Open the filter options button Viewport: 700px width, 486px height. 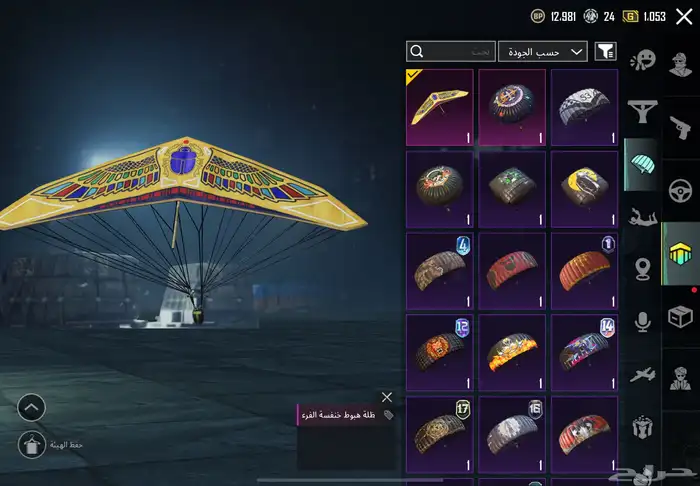[605, 51]
